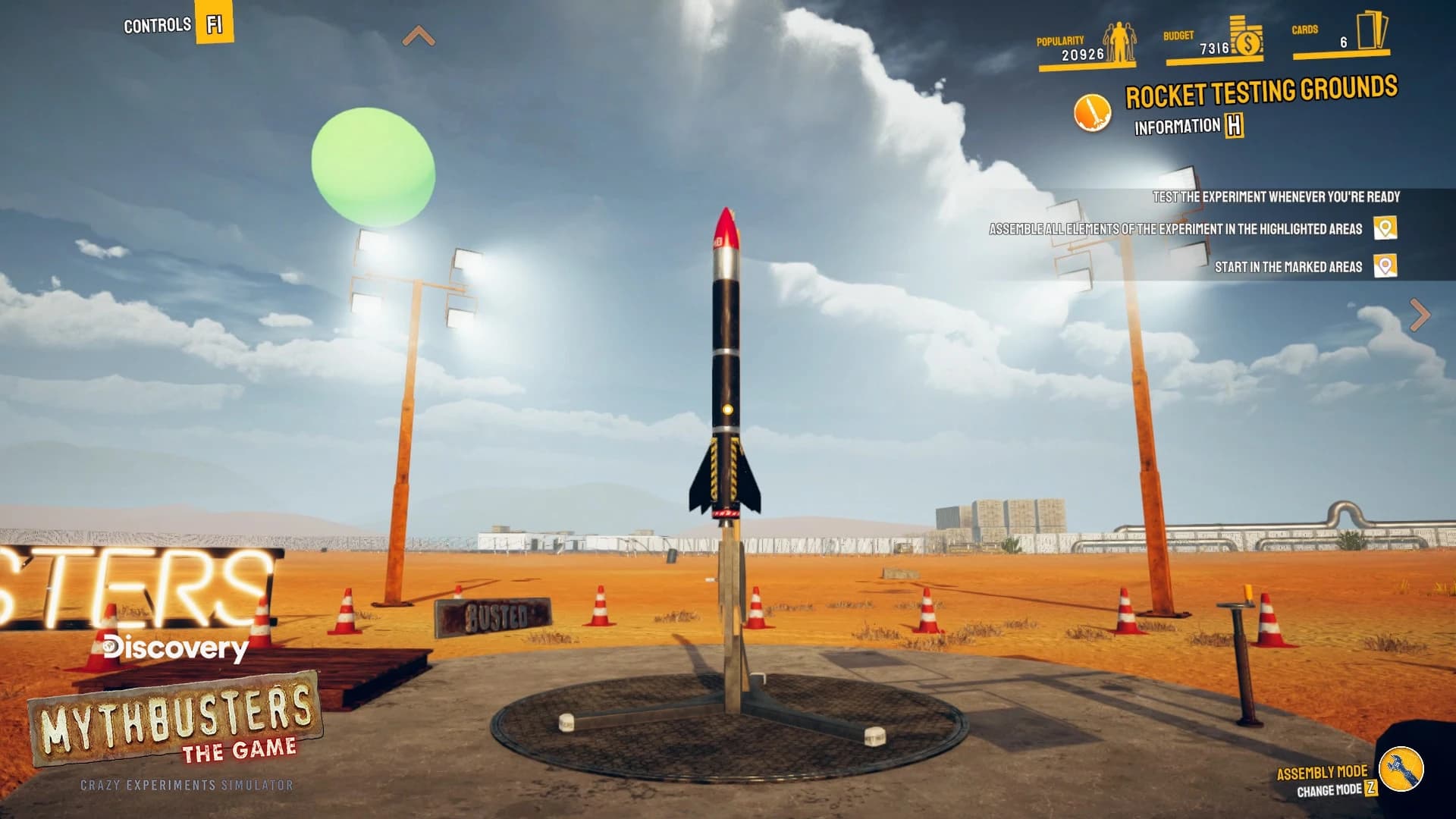1456x819 pixels.
Task: Click the green balloon in the sky
Action: [373, 164]
